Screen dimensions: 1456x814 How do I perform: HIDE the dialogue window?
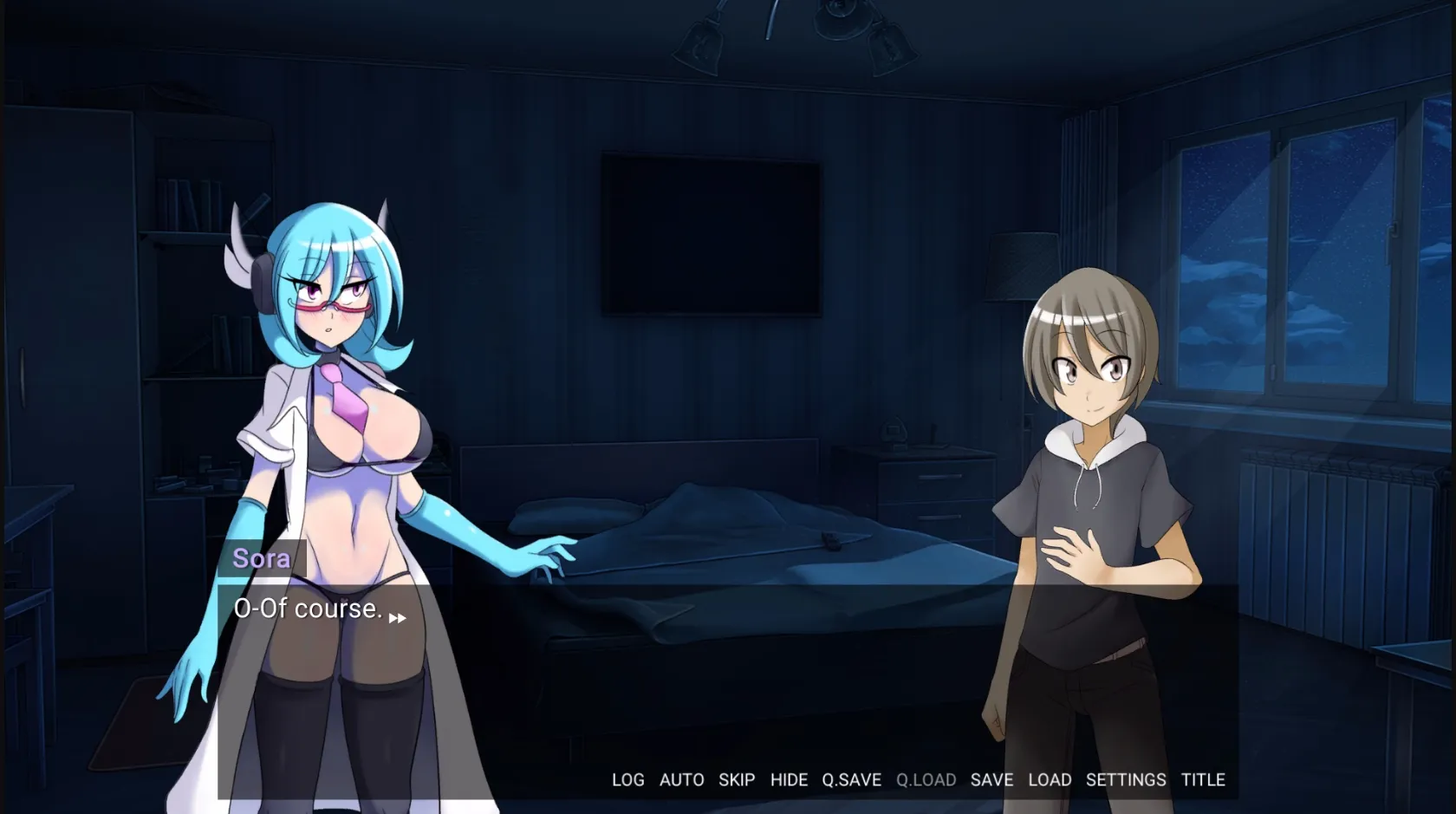coord(789,779)
